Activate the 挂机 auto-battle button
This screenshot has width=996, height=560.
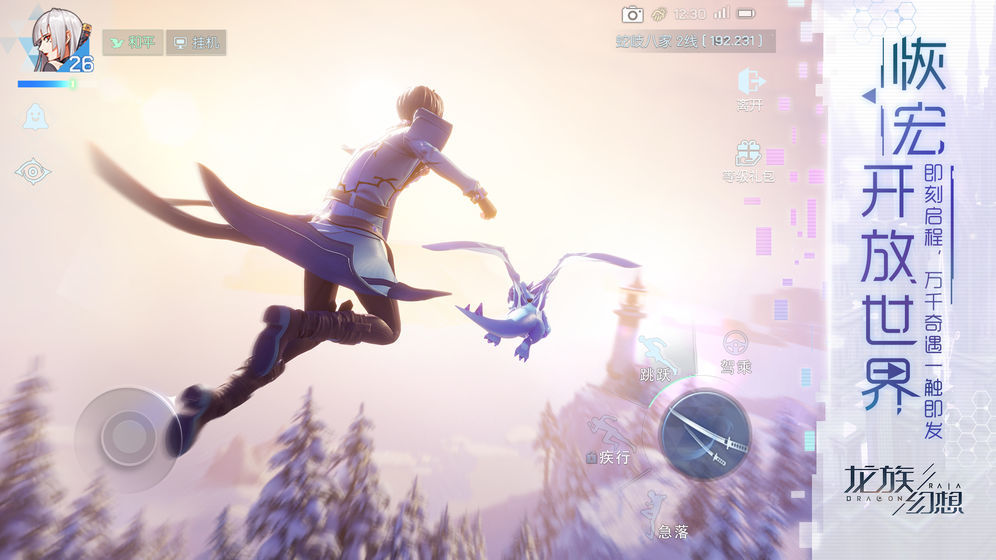pyautogui.click(x=195, y=43)
